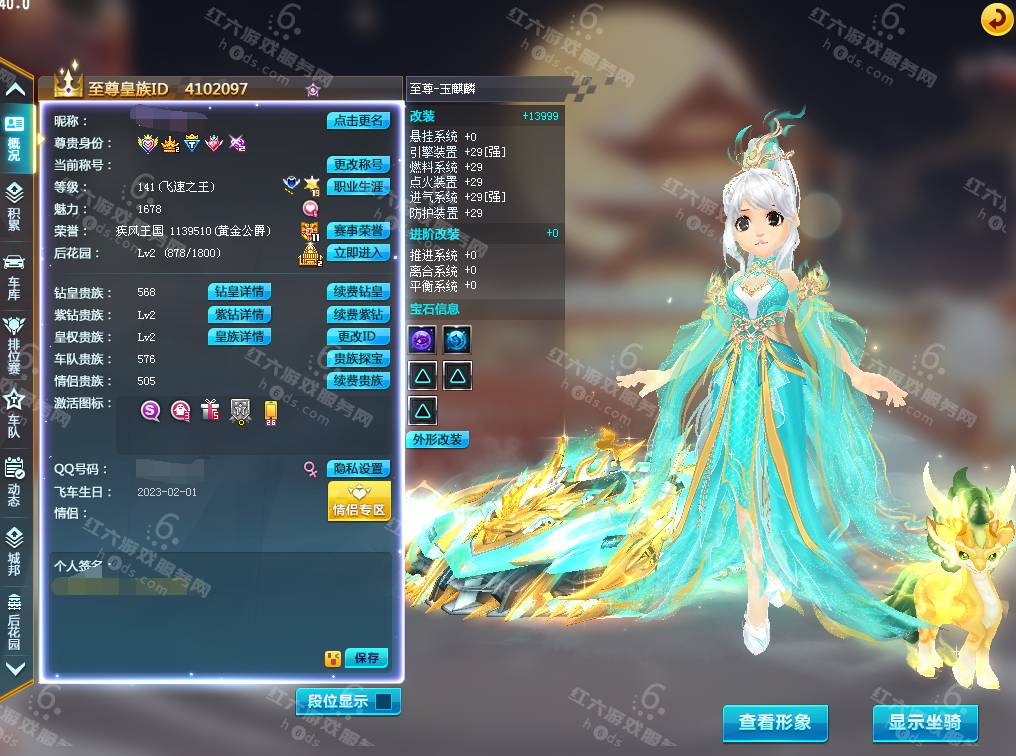Open 皇族详情 royal details
This screenshot has width=1016, height=756.
239,337
